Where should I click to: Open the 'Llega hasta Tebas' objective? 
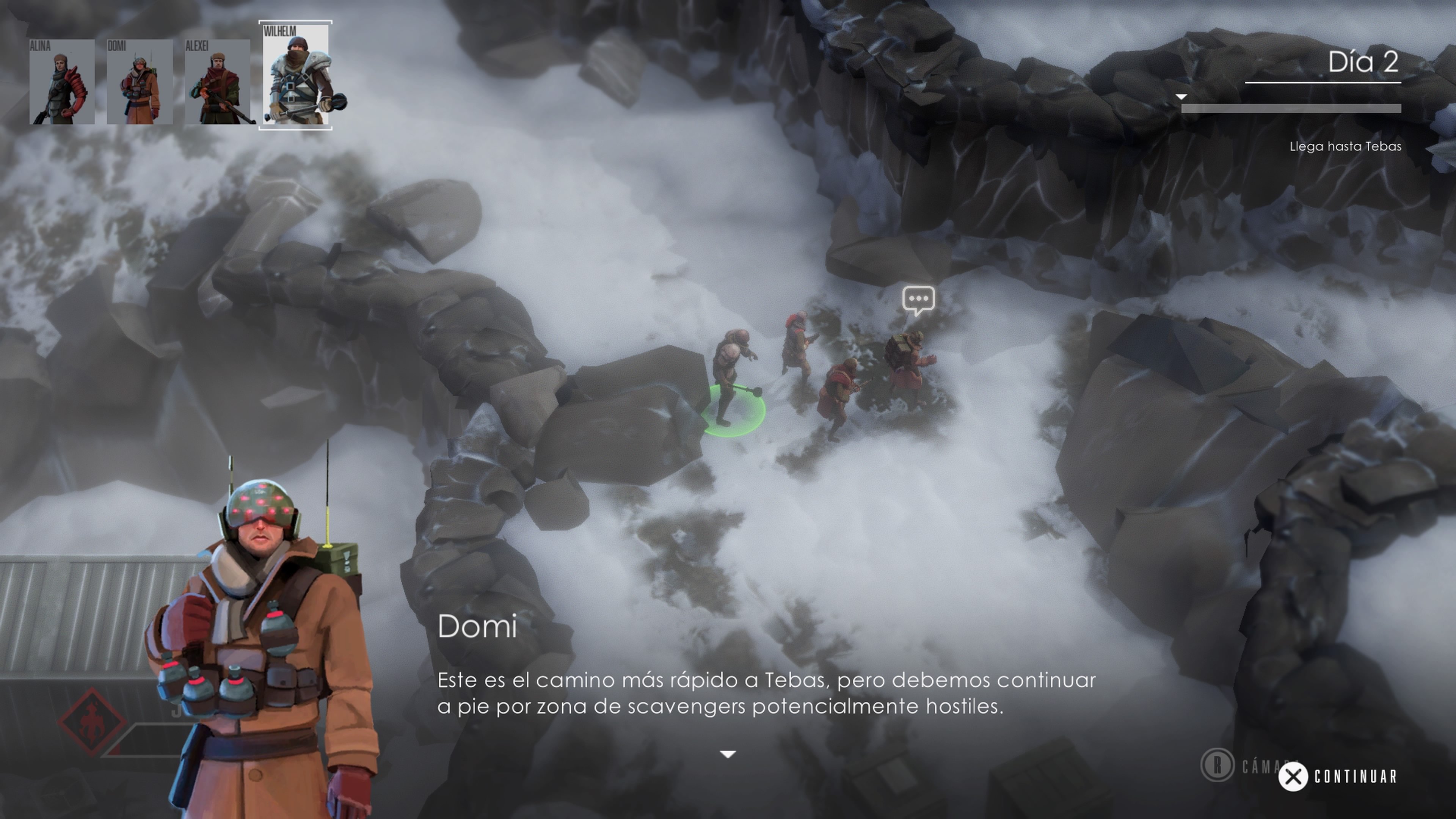1345,146
